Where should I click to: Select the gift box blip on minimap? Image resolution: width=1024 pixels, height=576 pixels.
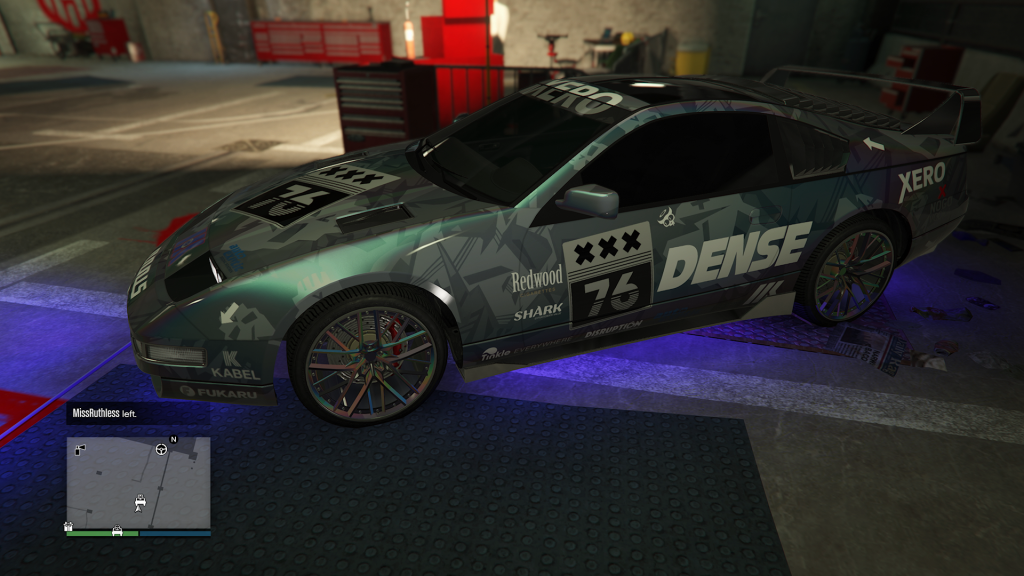[68, 525]
